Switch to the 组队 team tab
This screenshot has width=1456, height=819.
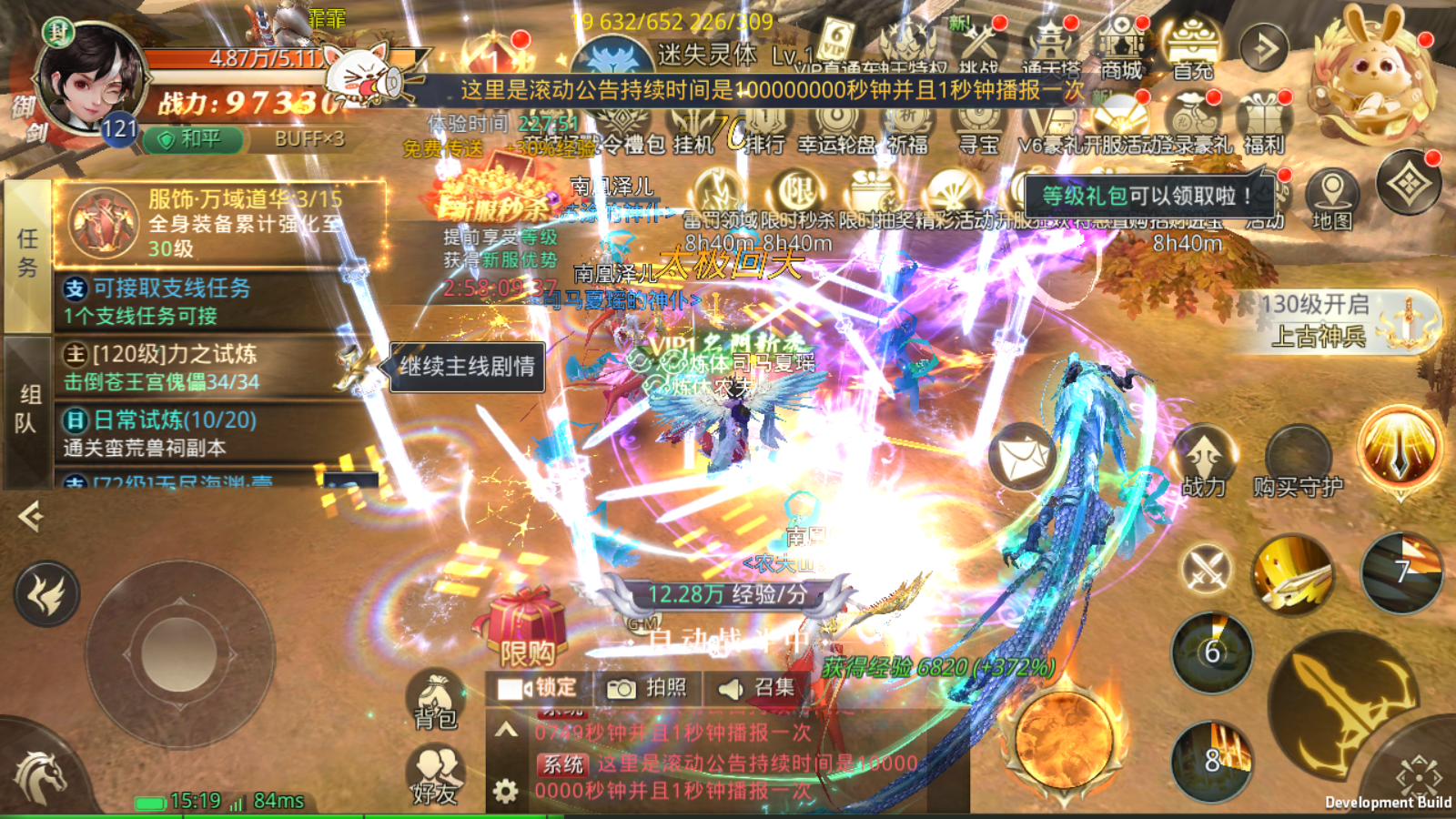29,409
